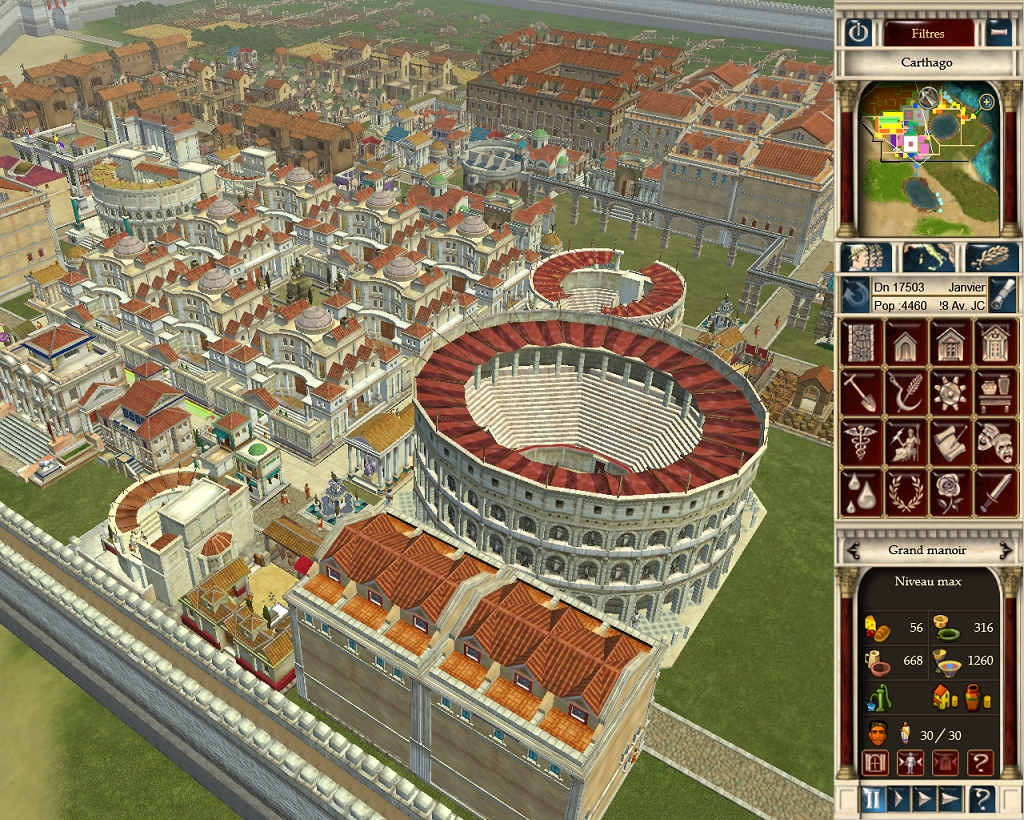Pause the game
The height and width of the screenshot is (820, 1024).
point(873,799)
